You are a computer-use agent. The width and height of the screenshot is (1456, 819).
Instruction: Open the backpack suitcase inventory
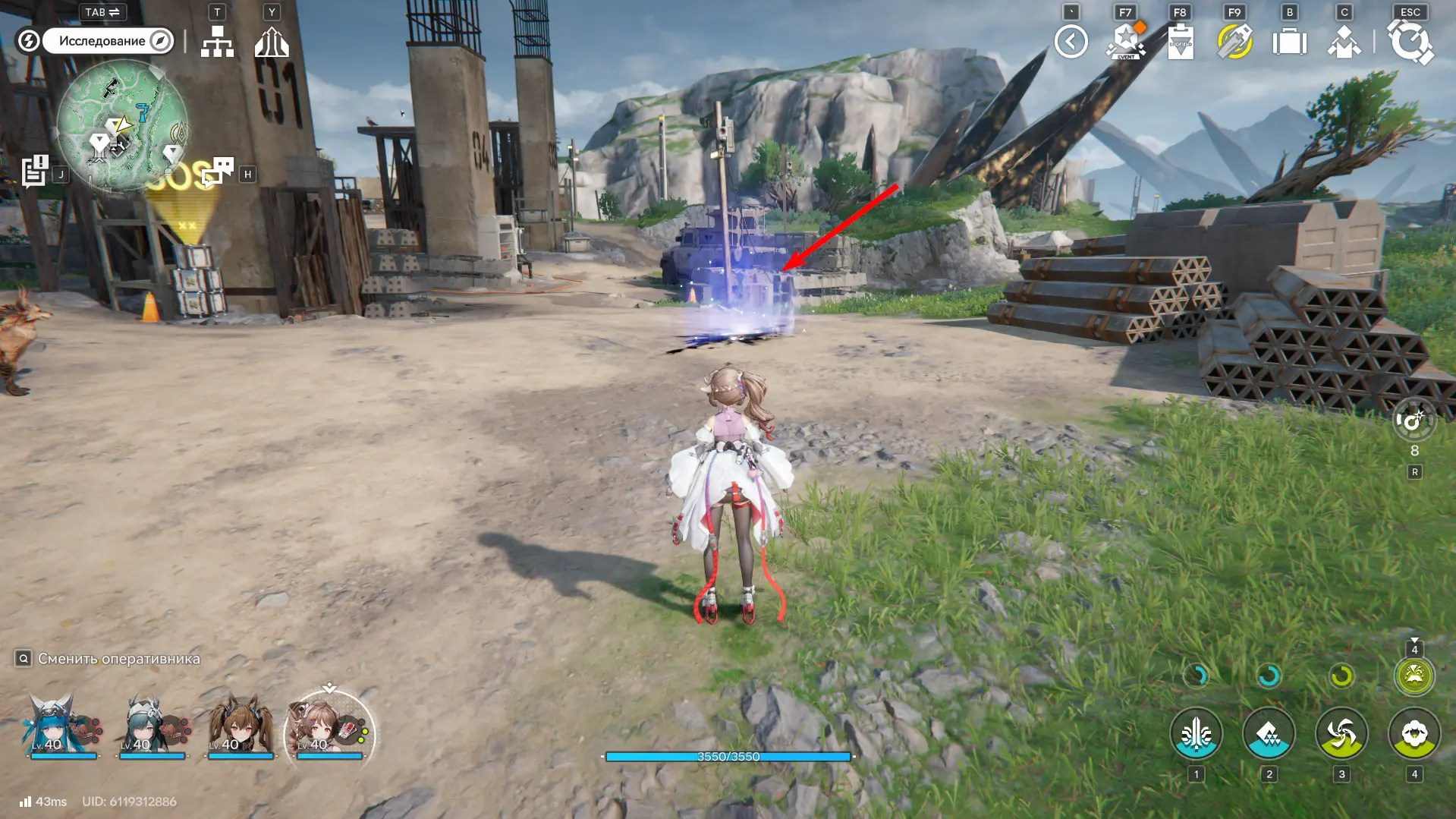(1289, 42)
